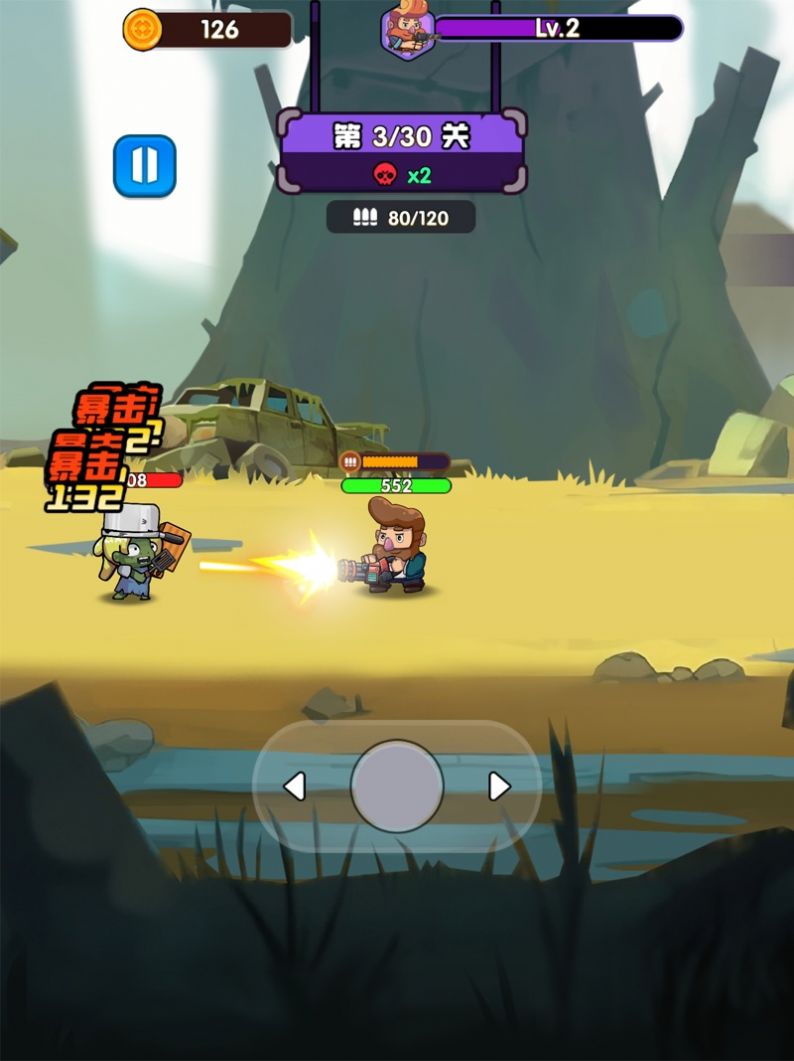This screenshot has width=794, height=1061.
Task: Click the gold coin icon
Action: pos(142,29)
